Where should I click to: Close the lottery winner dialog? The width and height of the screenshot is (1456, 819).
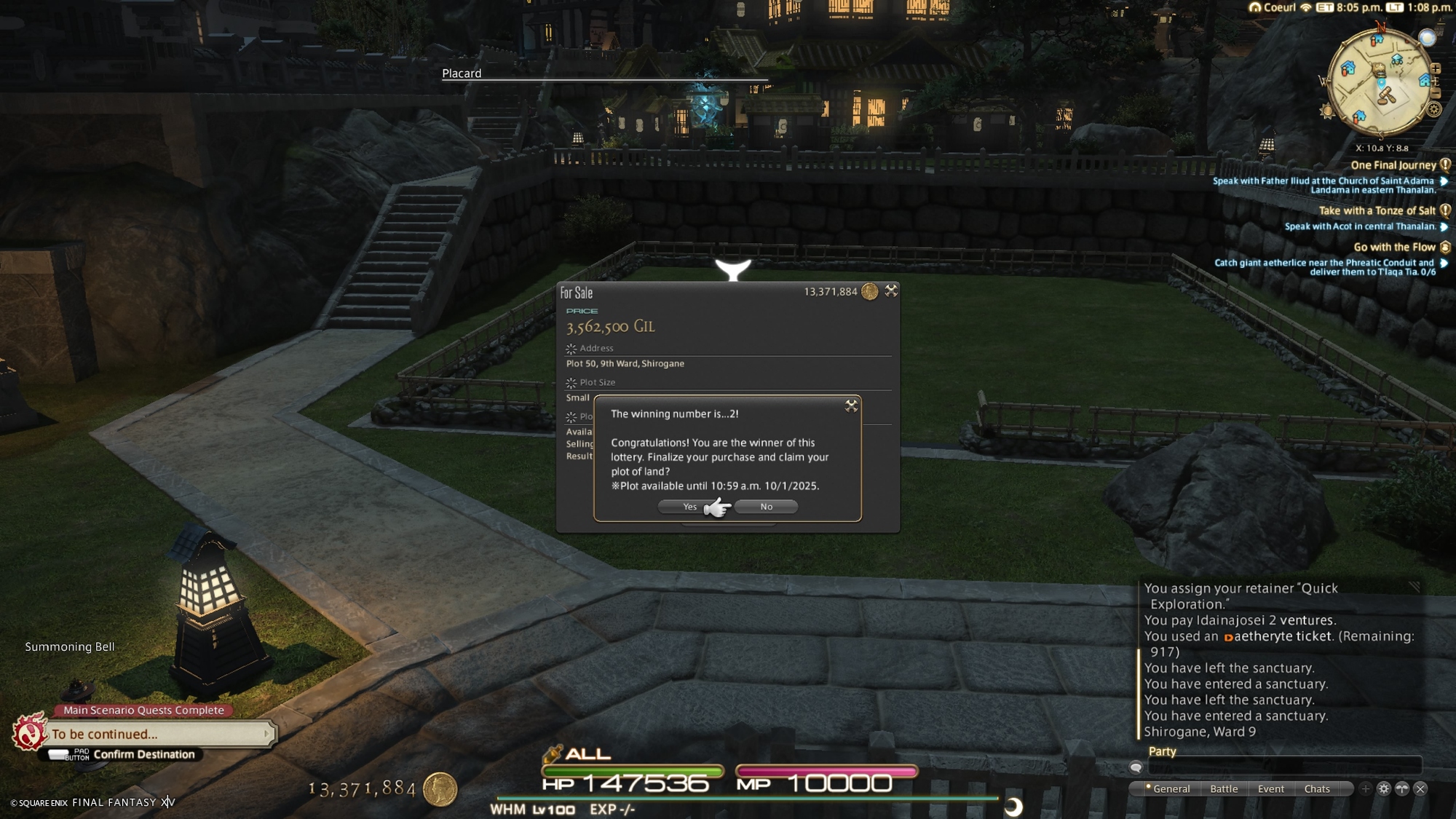(x=851, y=406)
